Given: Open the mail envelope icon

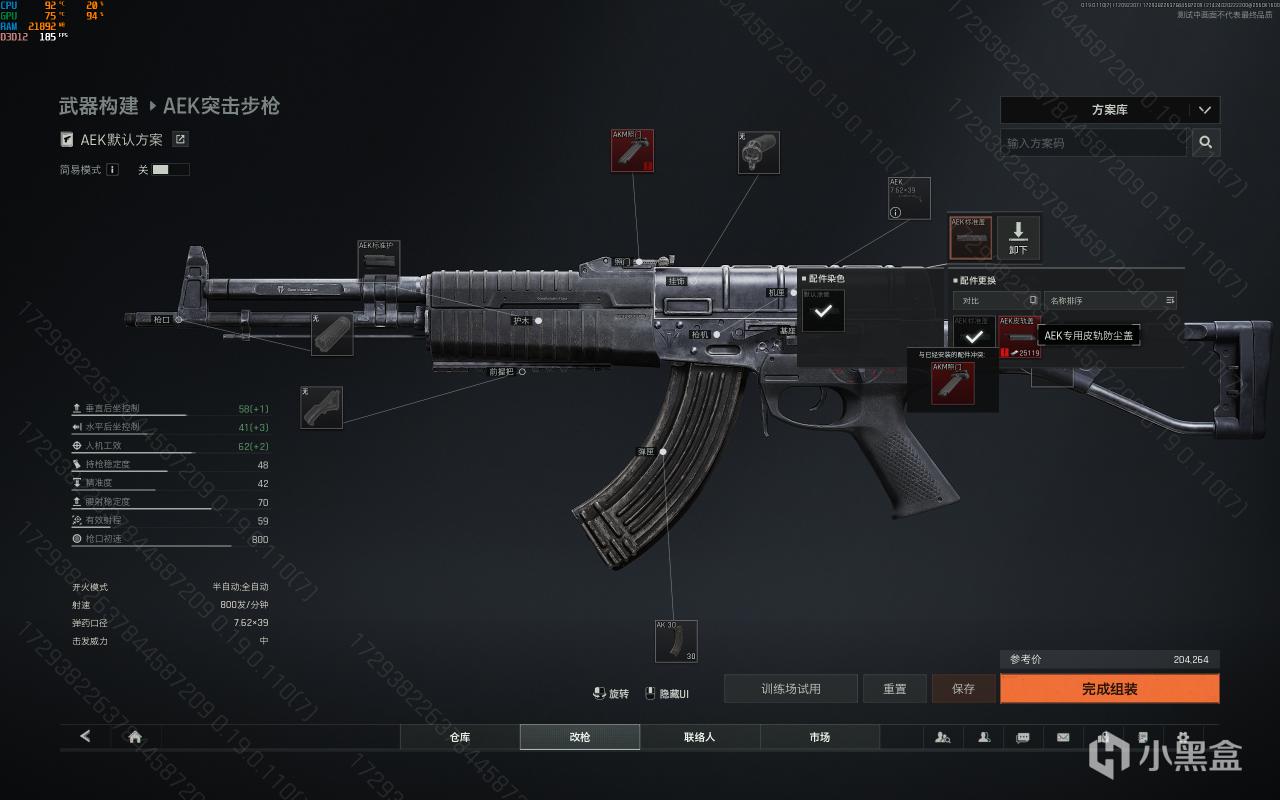Looking at the screenshot, I should 1062,737.
